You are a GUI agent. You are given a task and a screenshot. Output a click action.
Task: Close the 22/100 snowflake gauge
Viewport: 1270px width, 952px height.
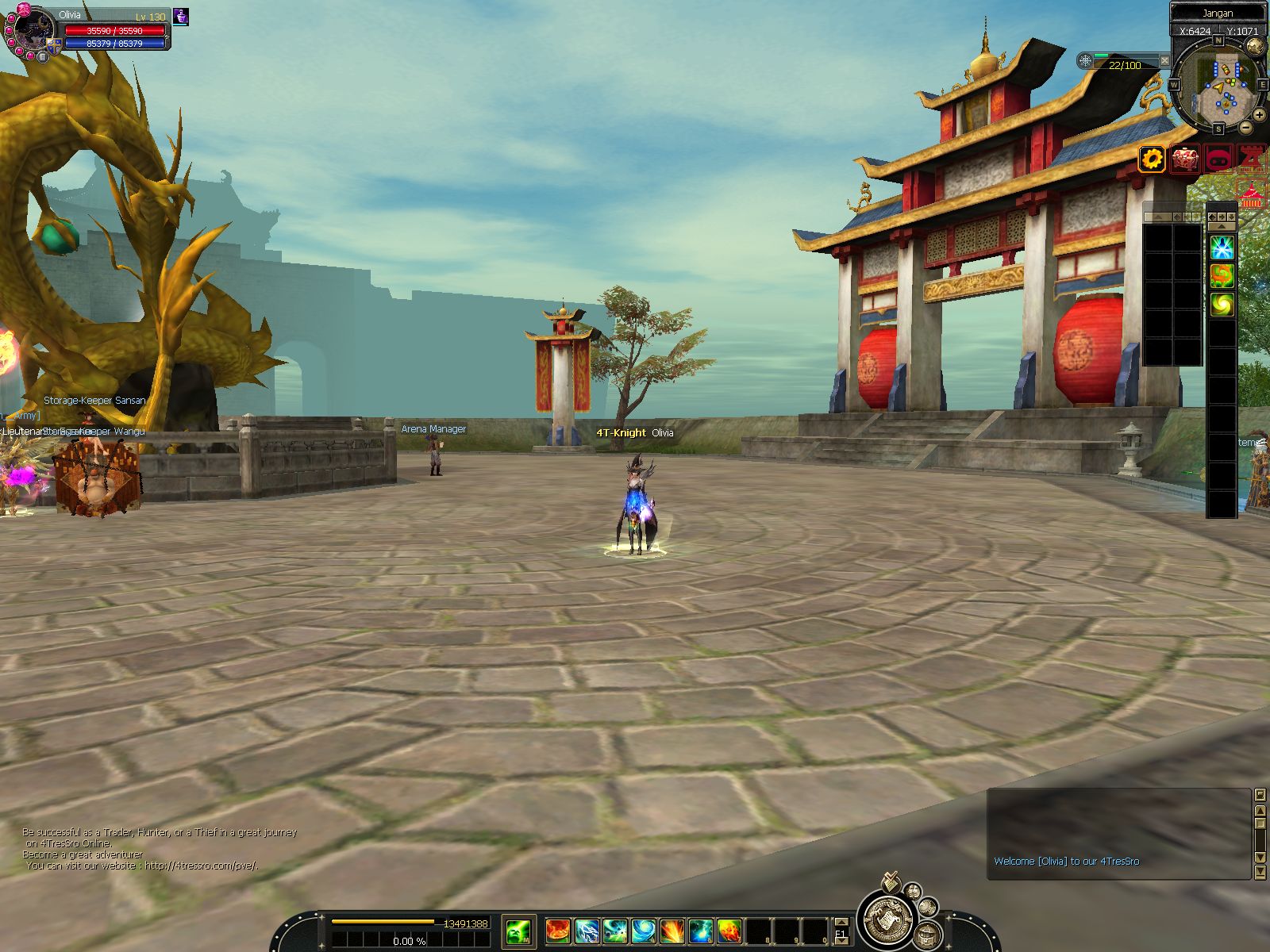[x=1164, y=60]
